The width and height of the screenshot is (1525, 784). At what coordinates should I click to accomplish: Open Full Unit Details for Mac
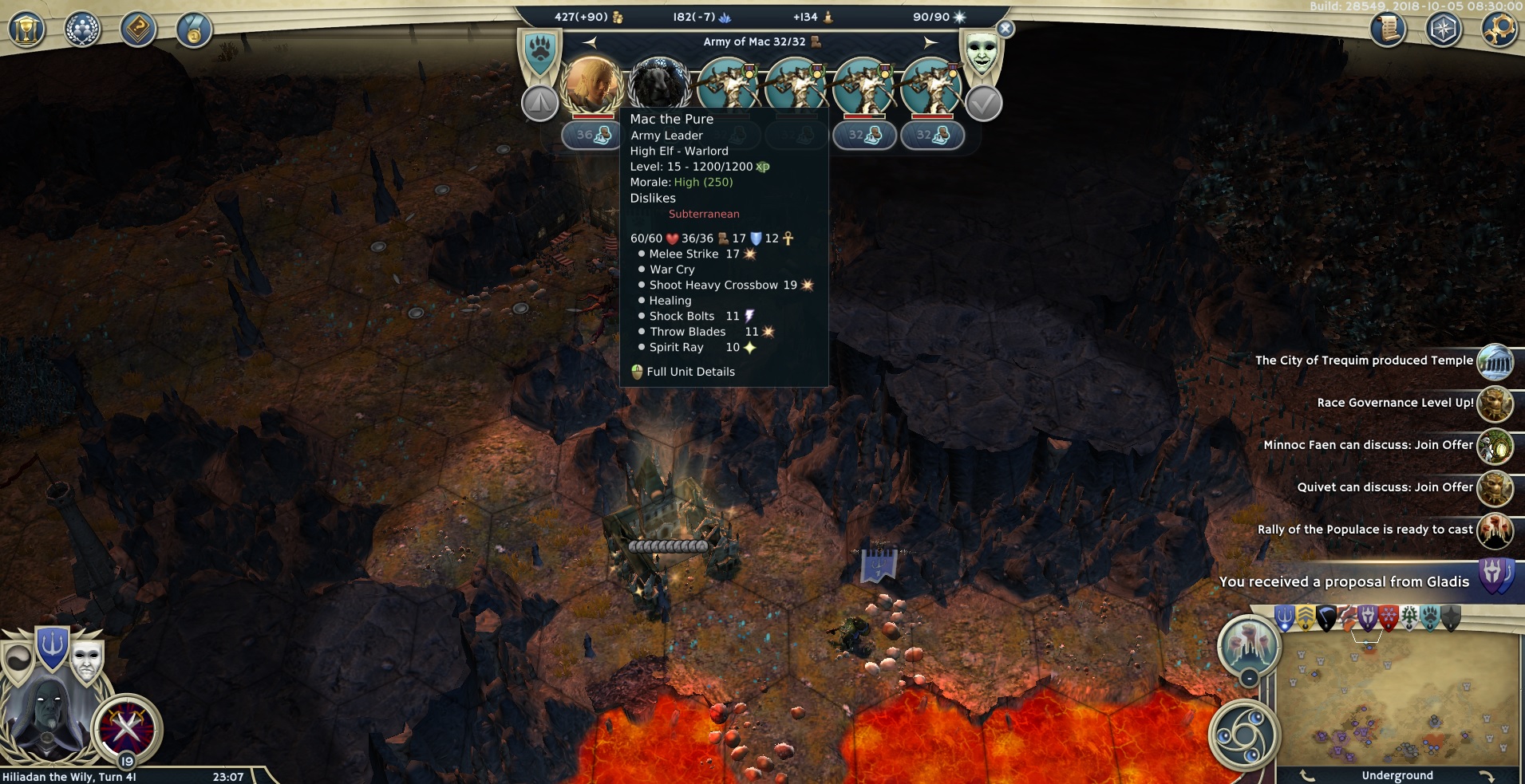click(x=690, y=372)
